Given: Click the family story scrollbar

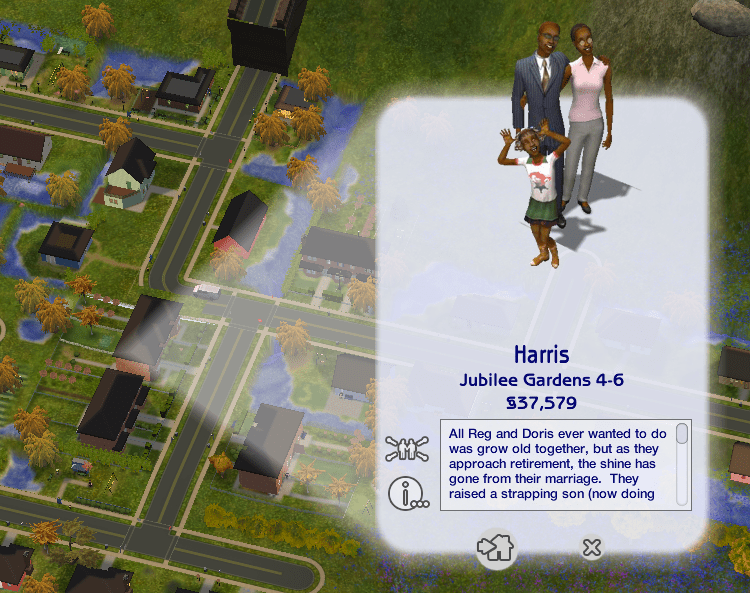Looking at the screenshot, I should [x=682, y=464].
